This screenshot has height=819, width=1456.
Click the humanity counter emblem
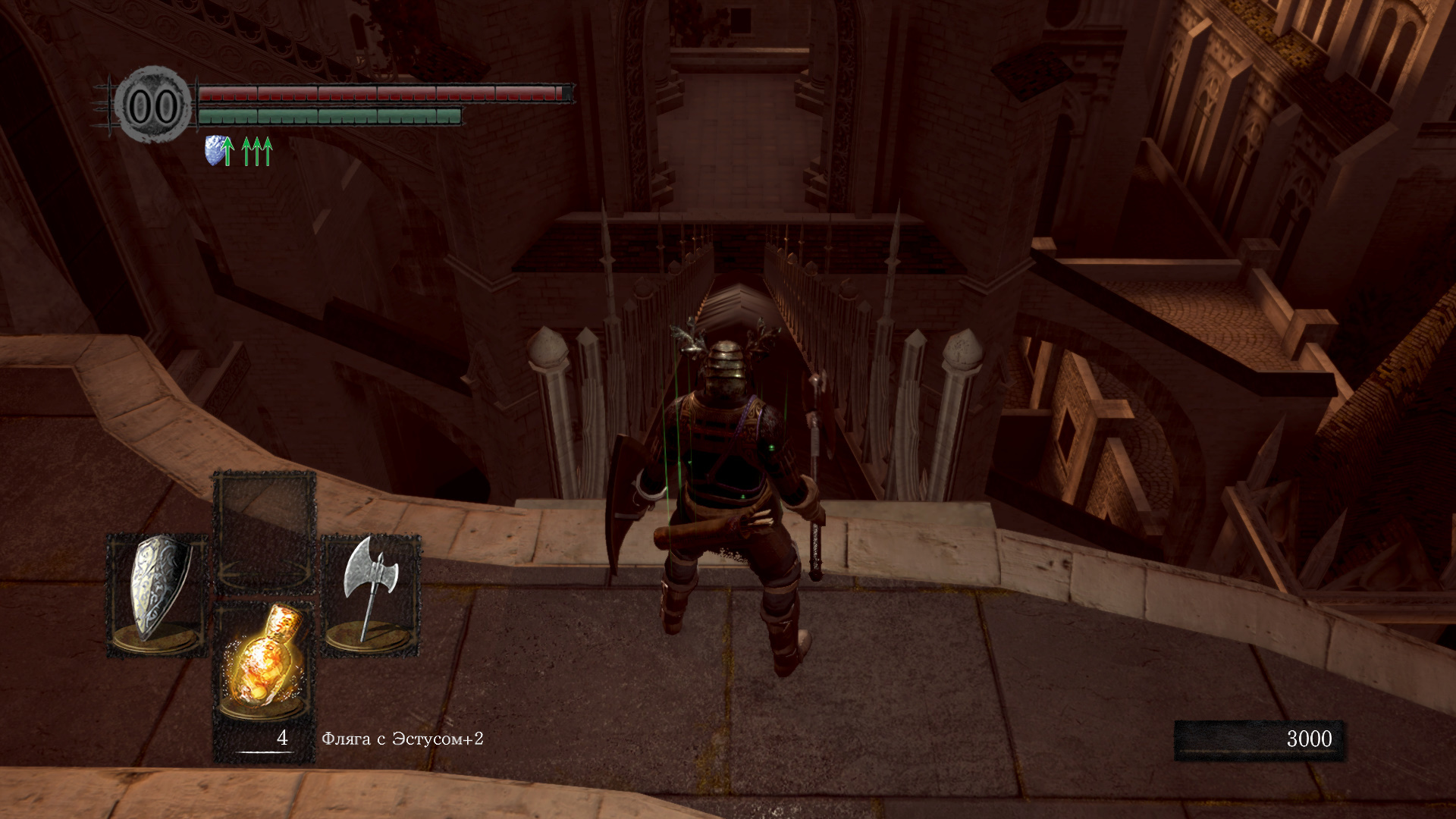click(x=154, y=105)
